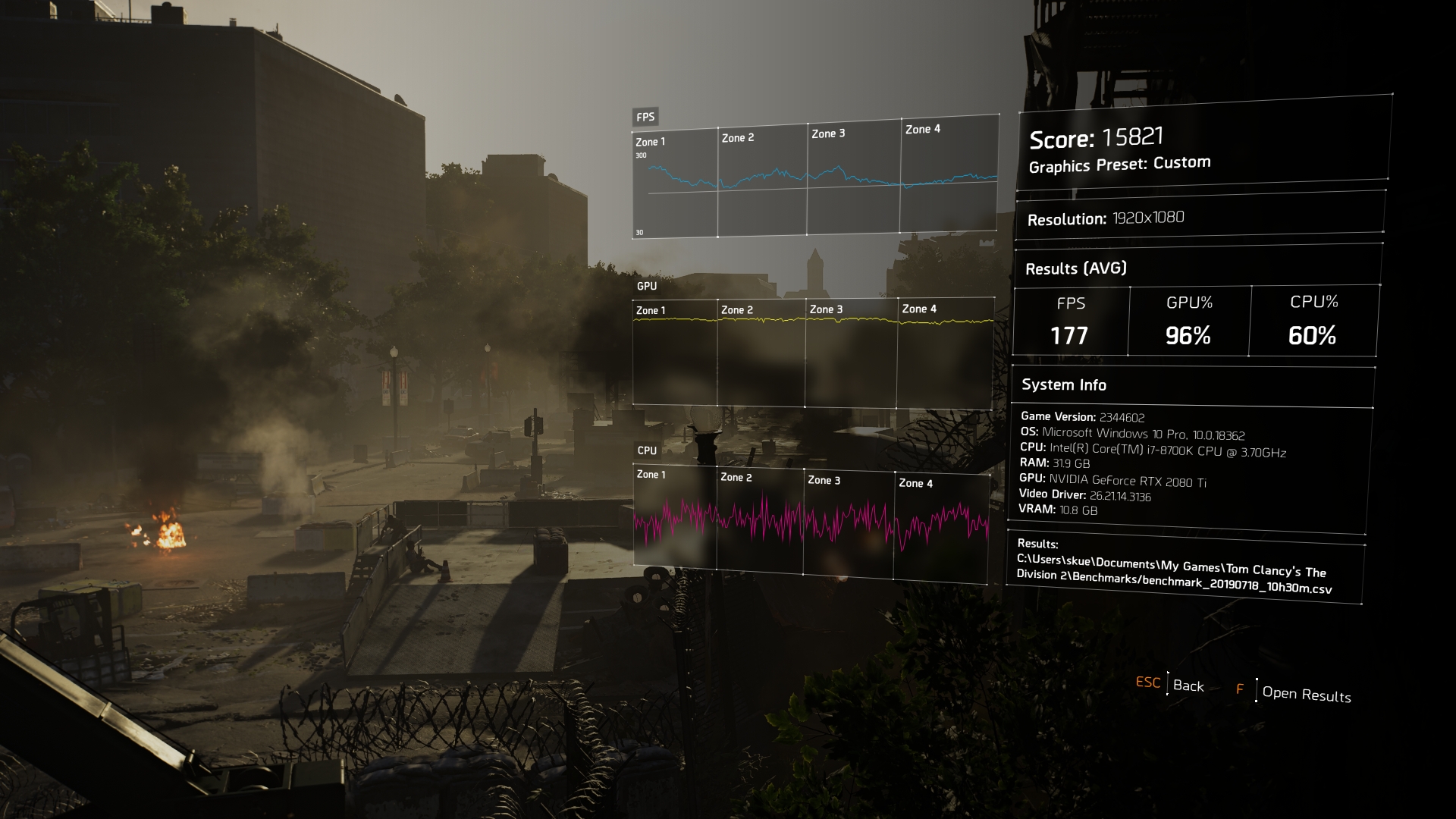Click the FPS value 177

coord(1069,334)
